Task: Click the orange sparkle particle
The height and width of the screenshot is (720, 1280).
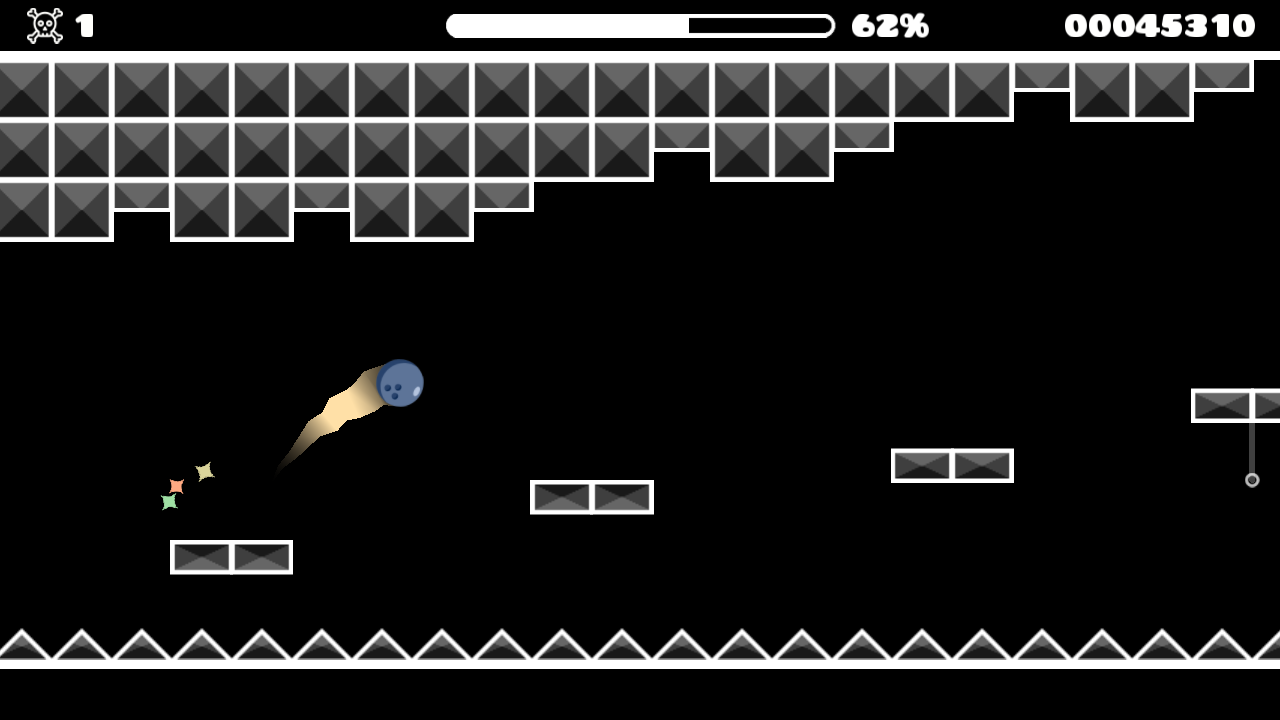Action: click(x=176, y=485)
